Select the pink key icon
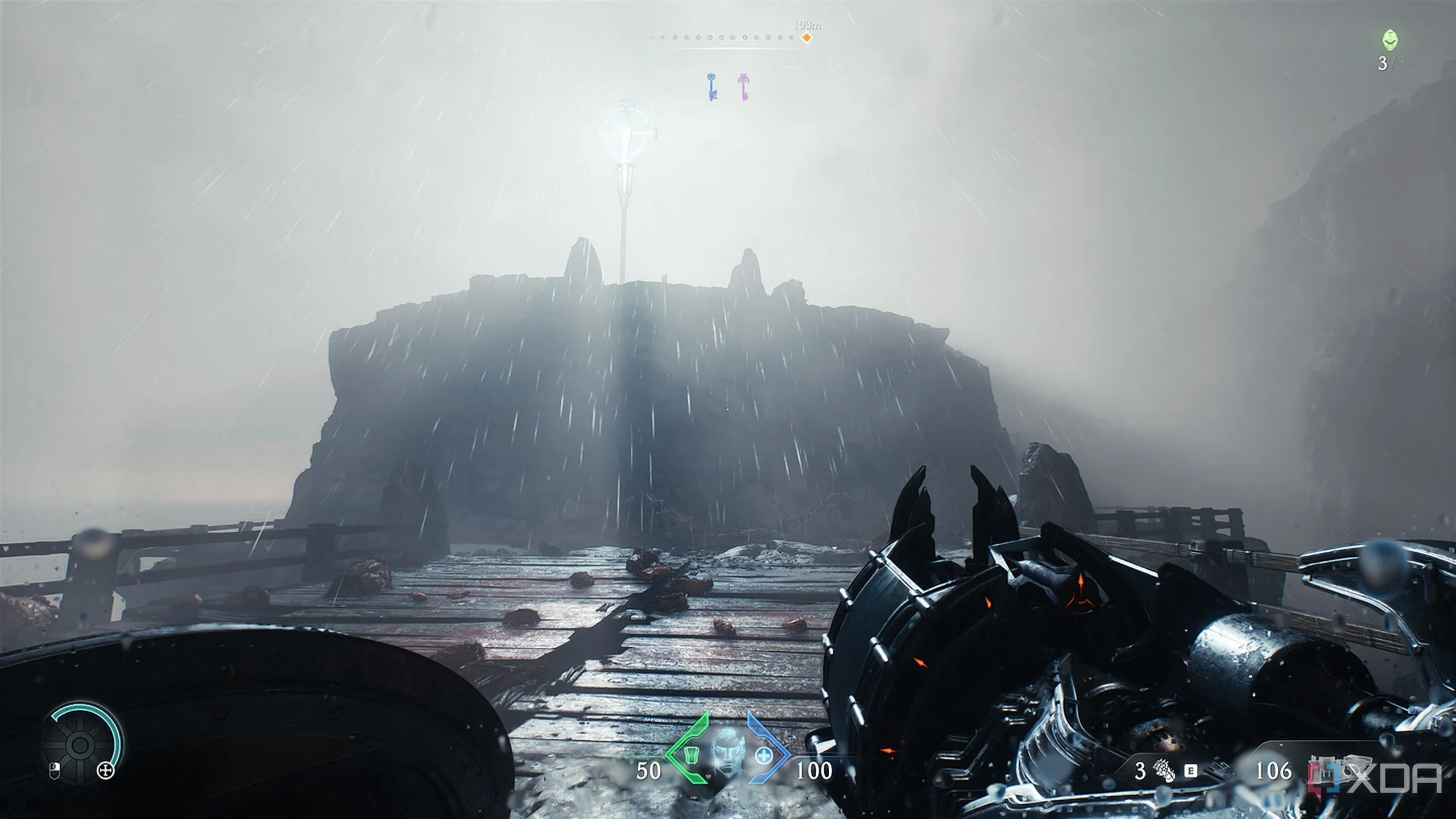Screen dimensions: 1456x819 coord(743,87)
